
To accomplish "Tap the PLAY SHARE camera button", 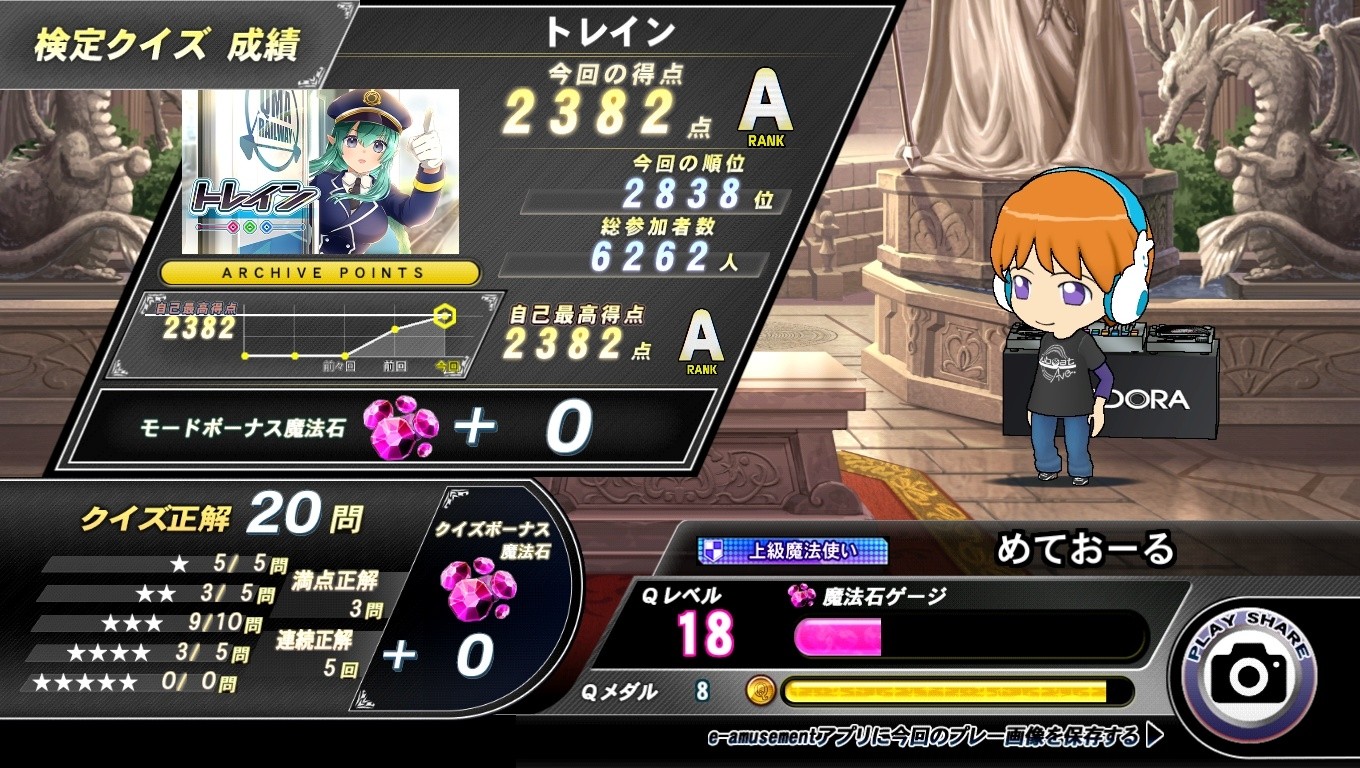I will click(x=1248, y=671).
